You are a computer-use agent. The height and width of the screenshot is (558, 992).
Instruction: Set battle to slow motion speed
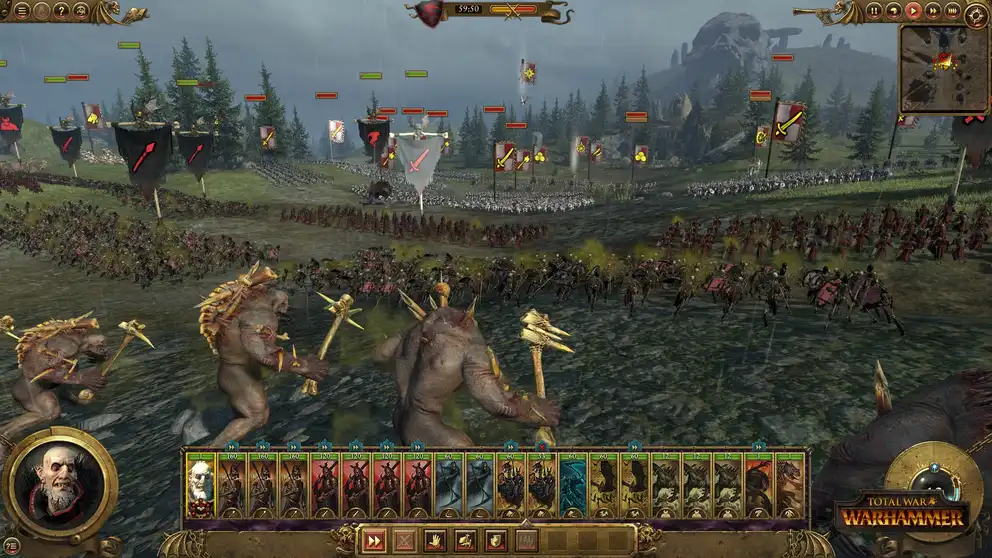[893, 11]
